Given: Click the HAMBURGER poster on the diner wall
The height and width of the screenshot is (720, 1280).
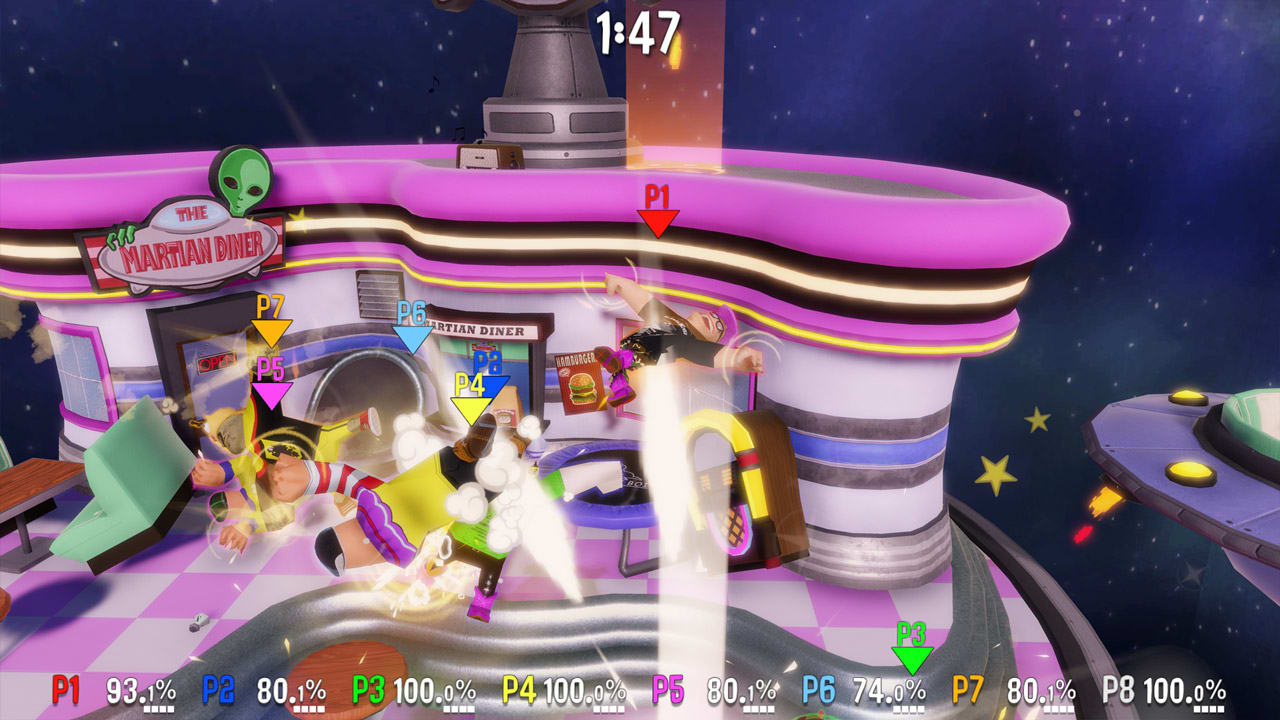Looking at the screenshot, I should click(x=576, y=384).
